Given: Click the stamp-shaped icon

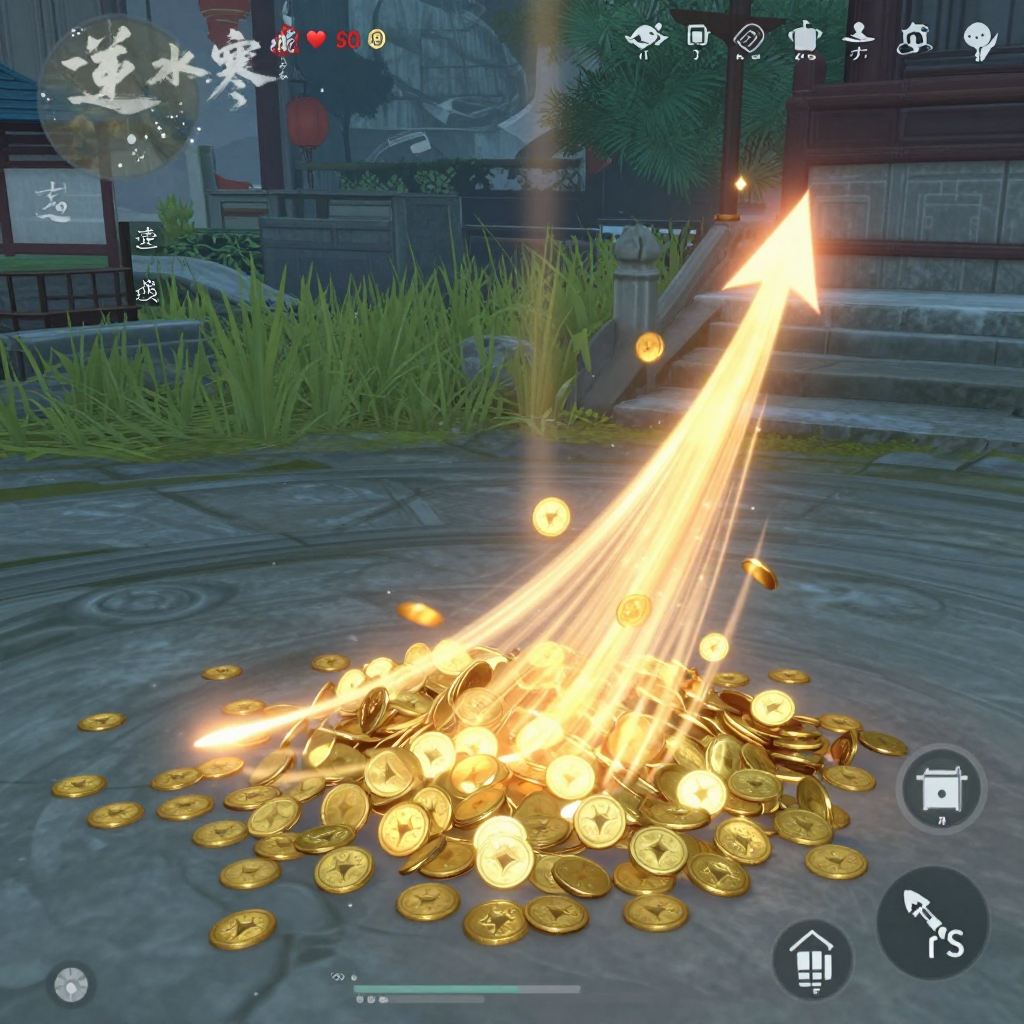Looking at the screenshot, I should 858,39.
